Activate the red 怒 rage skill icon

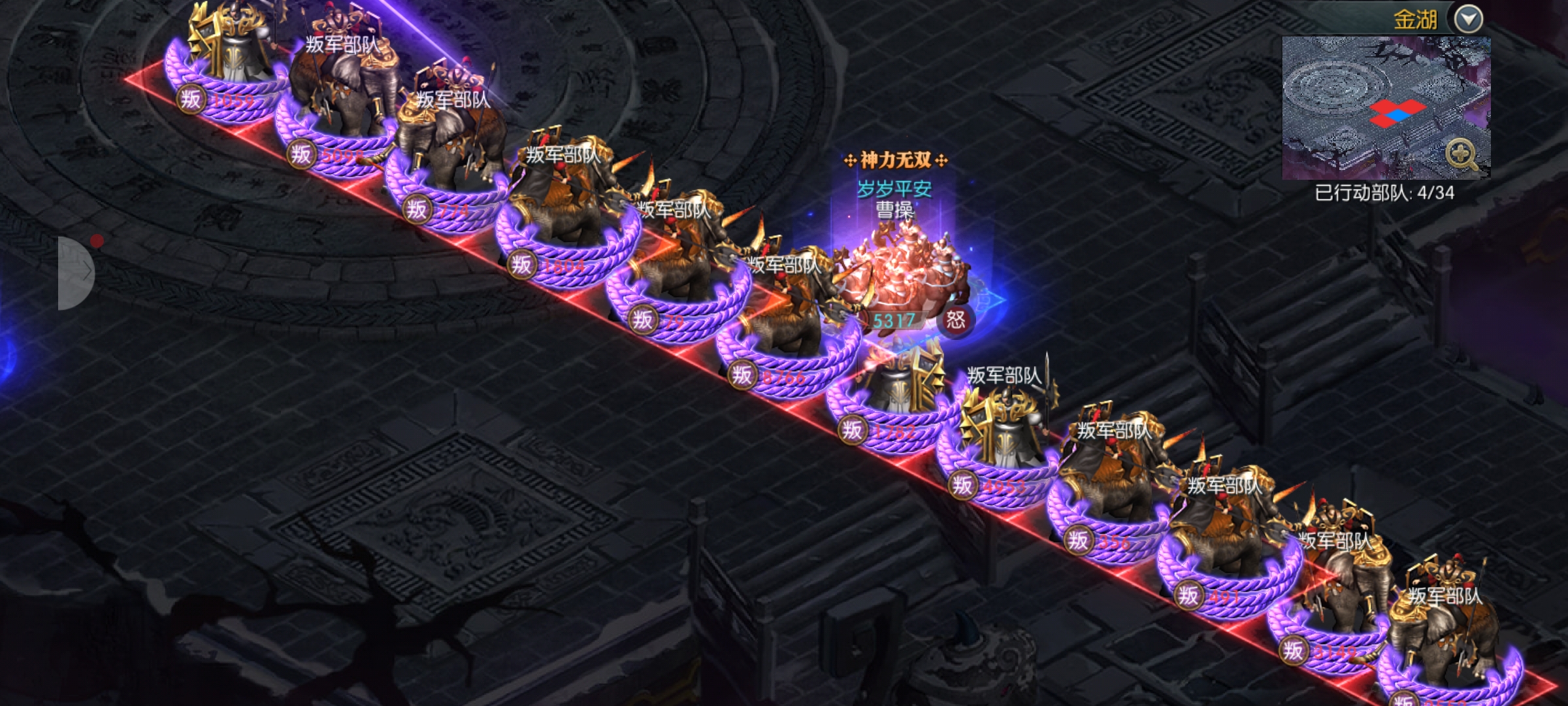pos(955,320)
